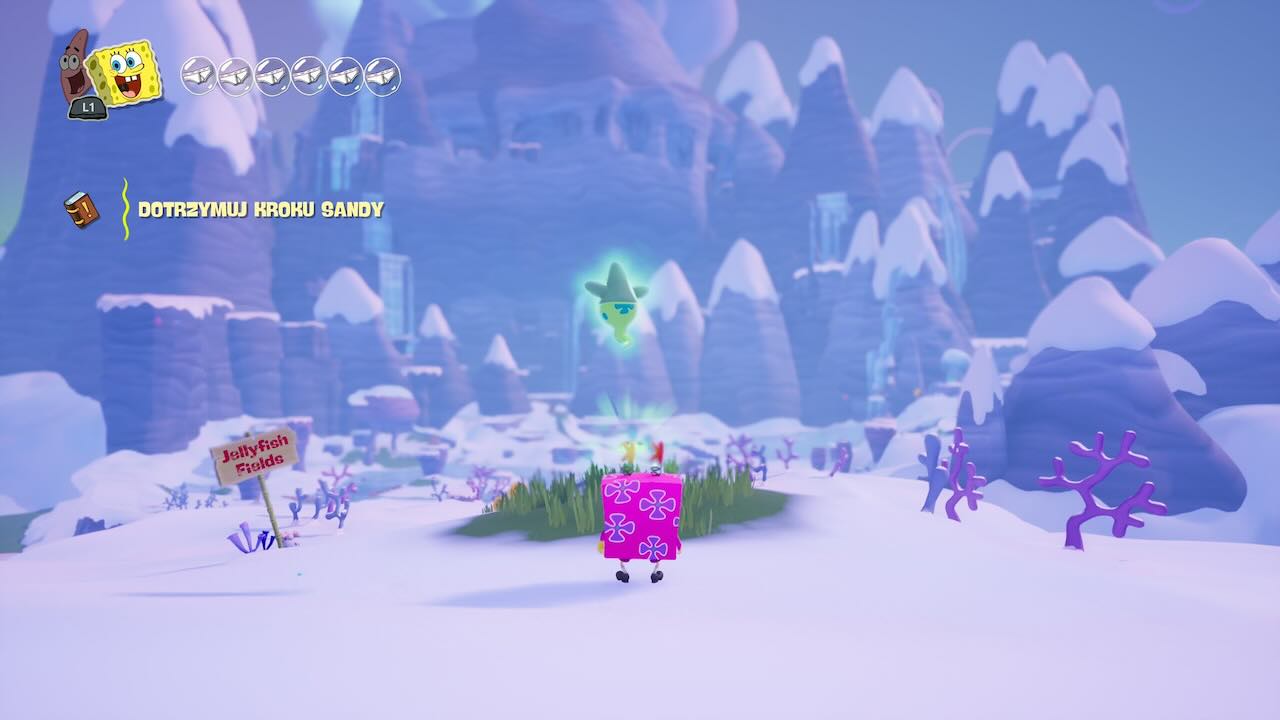Viewport: 1280px width, 720px height.
Task: Open the quest journal book icon
Action: tap(81, 209)
